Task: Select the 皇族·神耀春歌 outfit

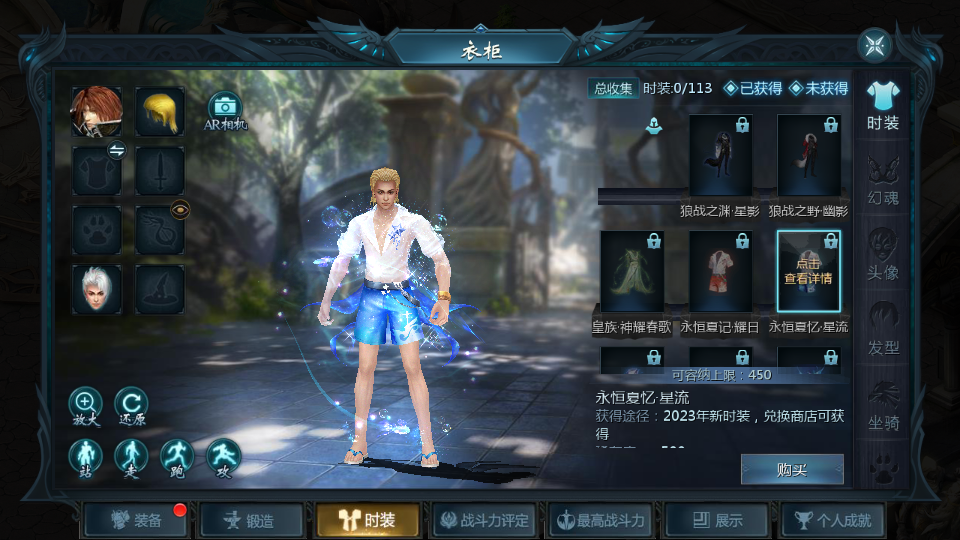Action: point(632,271)
